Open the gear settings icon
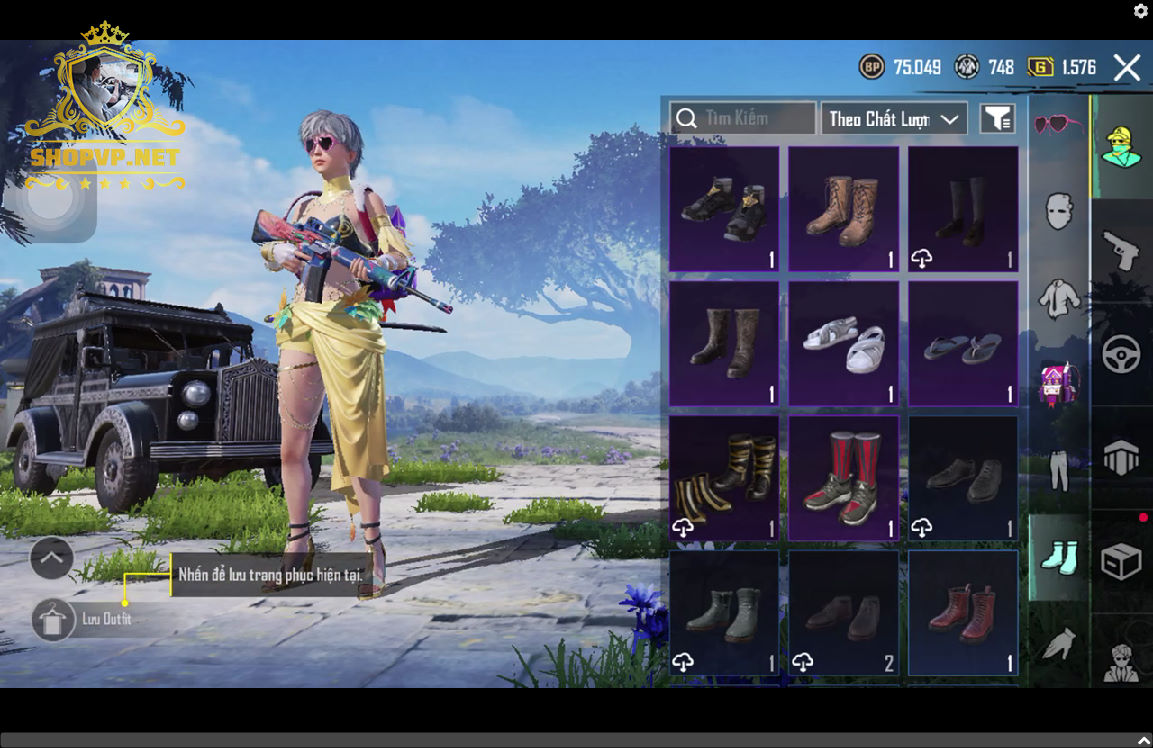This screenshot has width=1153, height=748. pos(1141,11)
